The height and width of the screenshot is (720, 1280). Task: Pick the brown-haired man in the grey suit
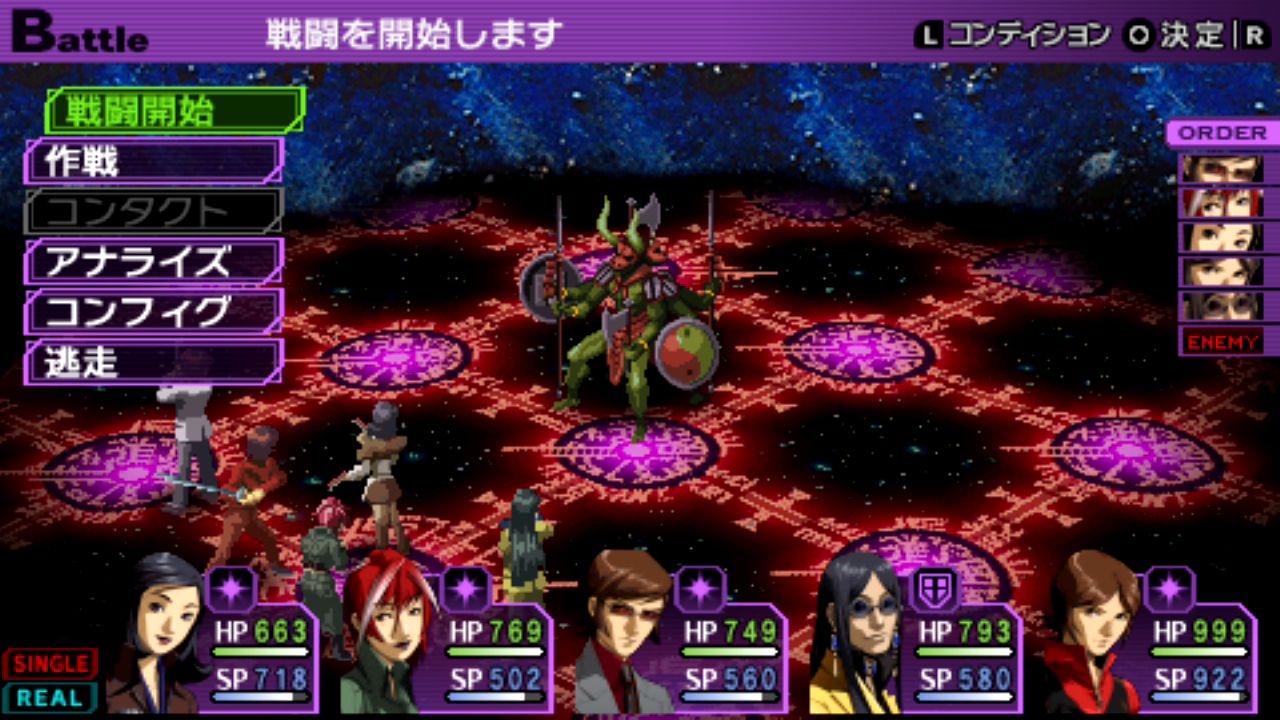[x=625, y=635]
